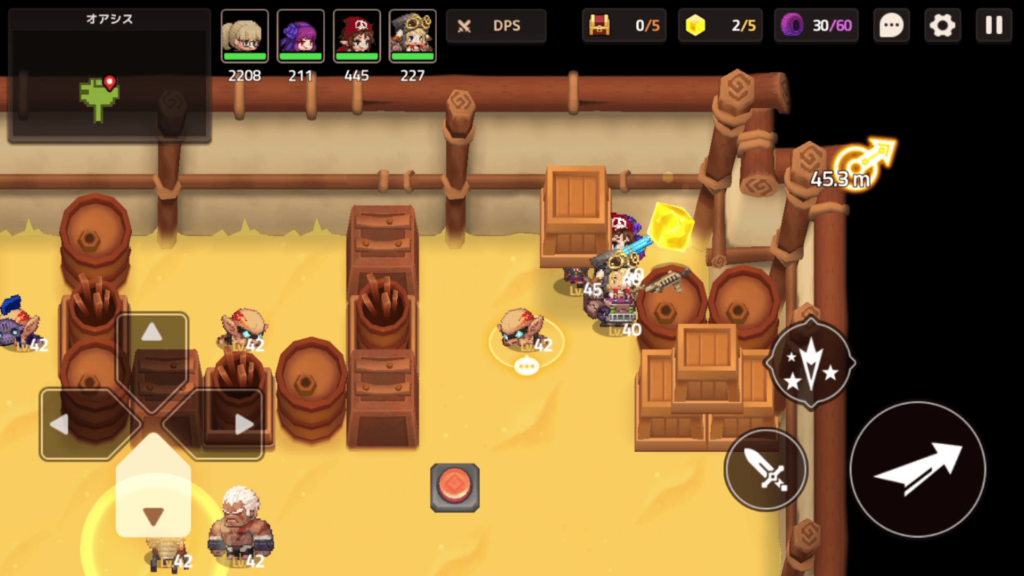Select the goggles hero portrait with 227 HP
The width and height of the screenshot is (1024, 576).
click(412, 37)
